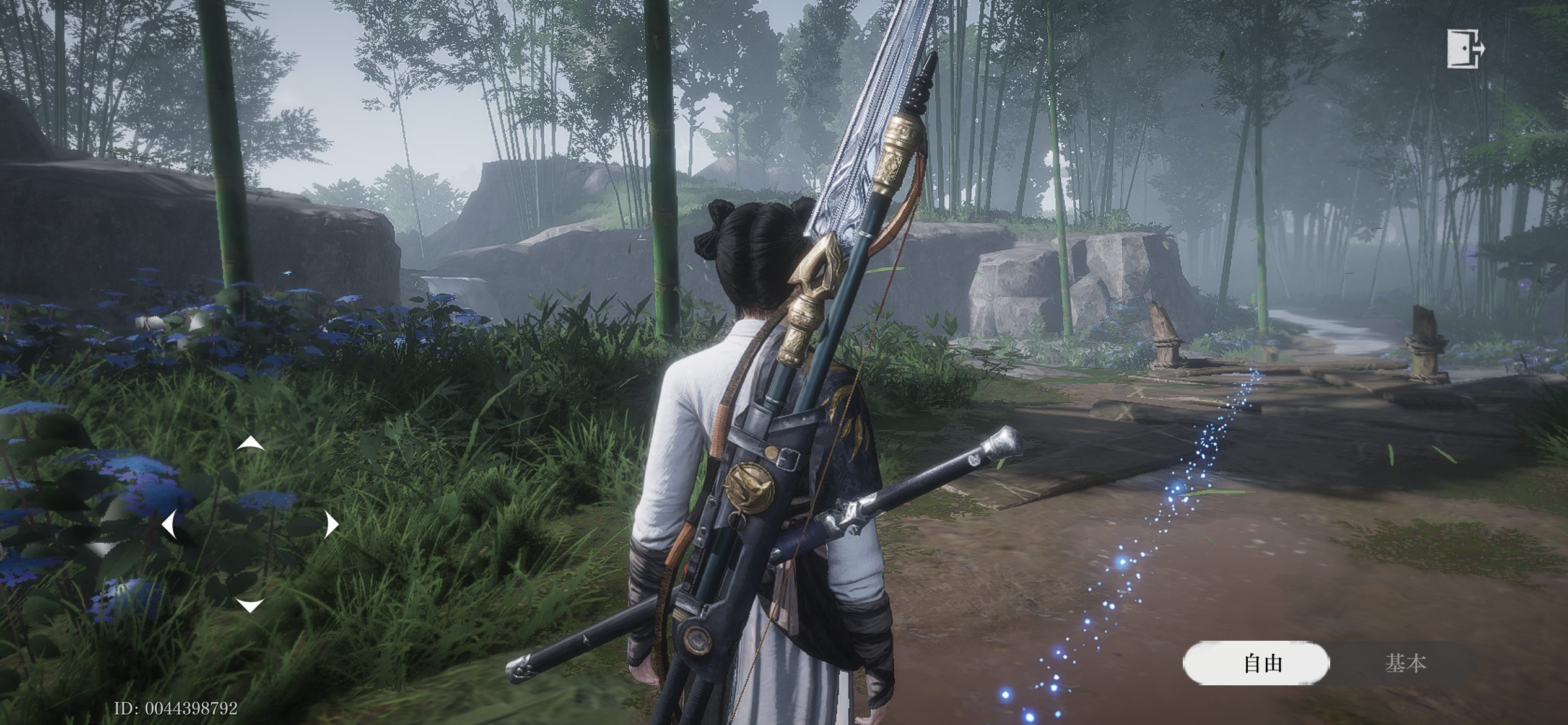This screenshot has width=1568, height=725.
Task: Click the exit door icon
Action: 1465,48
